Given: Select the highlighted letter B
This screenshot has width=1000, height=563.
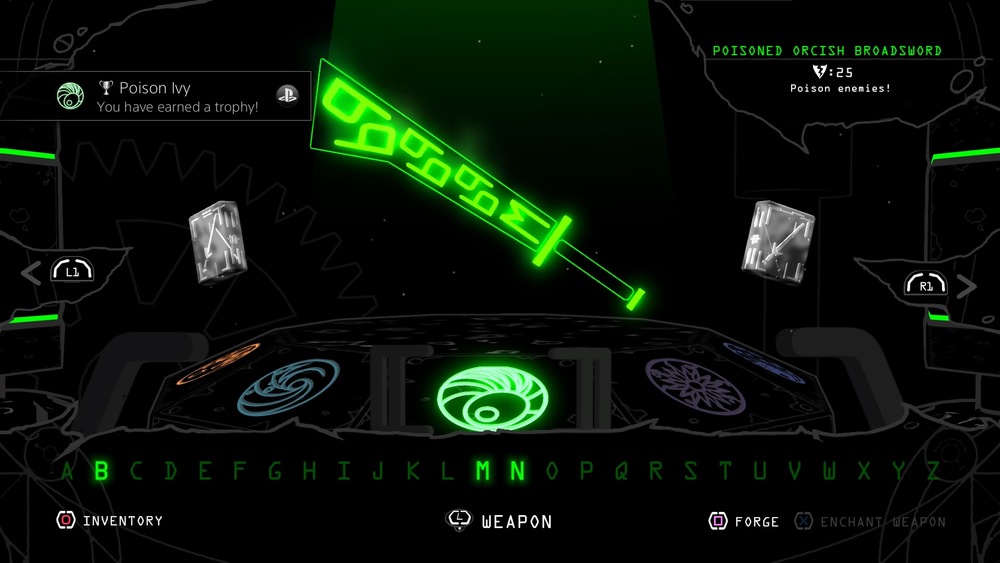Looking at the screenshot, I should 101,470.
